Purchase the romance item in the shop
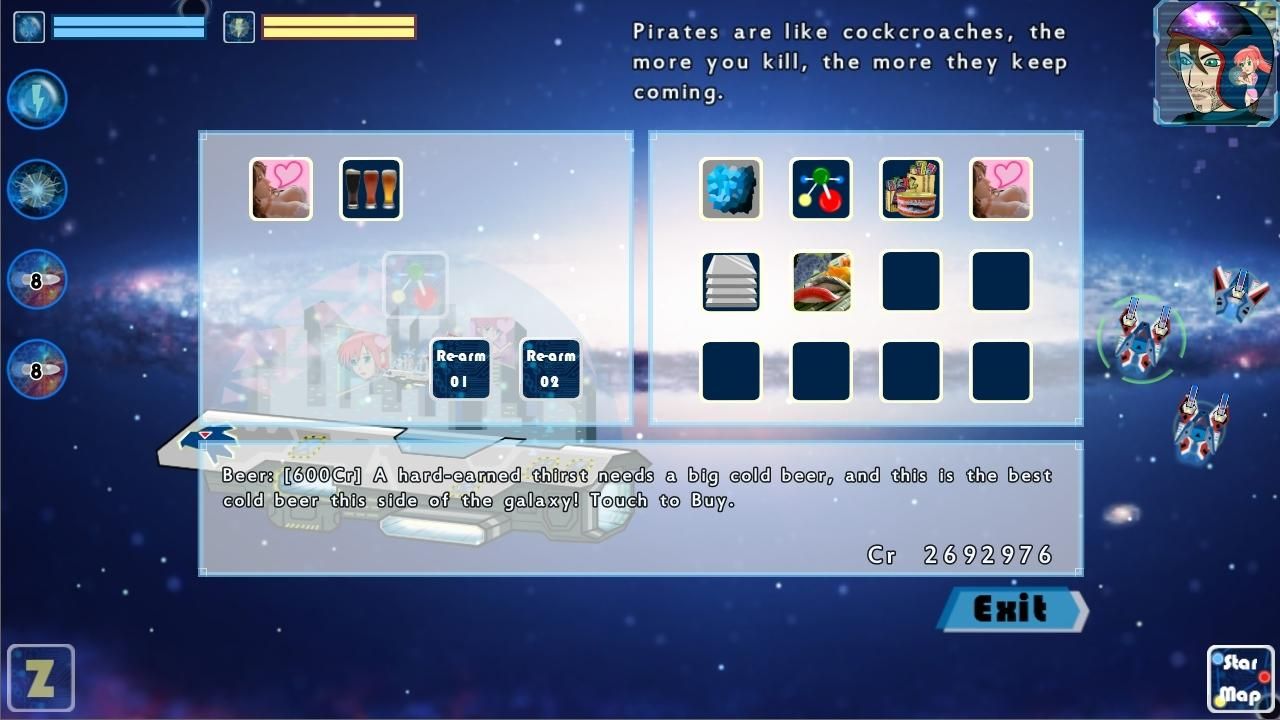This screenshot has width=1280, height=720. click(1000, 189)
